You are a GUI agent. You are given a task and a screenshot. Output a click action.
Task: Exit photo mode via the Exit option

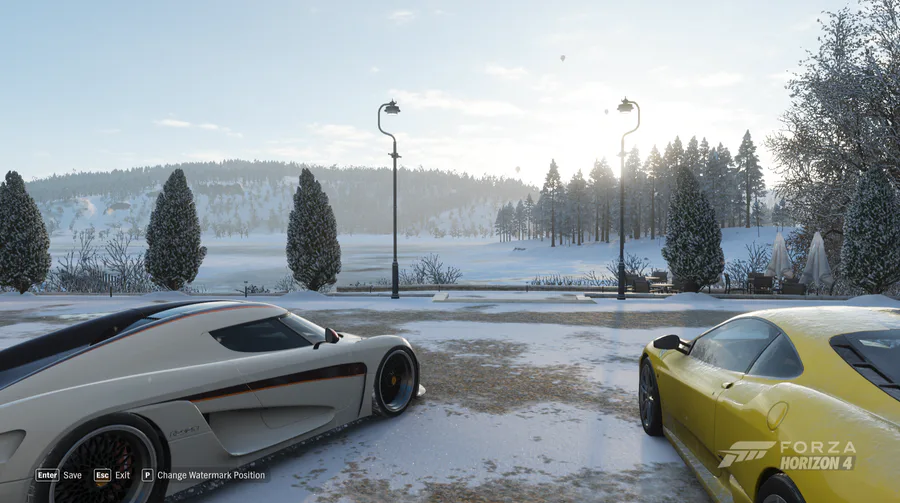[x=113, y=475]
